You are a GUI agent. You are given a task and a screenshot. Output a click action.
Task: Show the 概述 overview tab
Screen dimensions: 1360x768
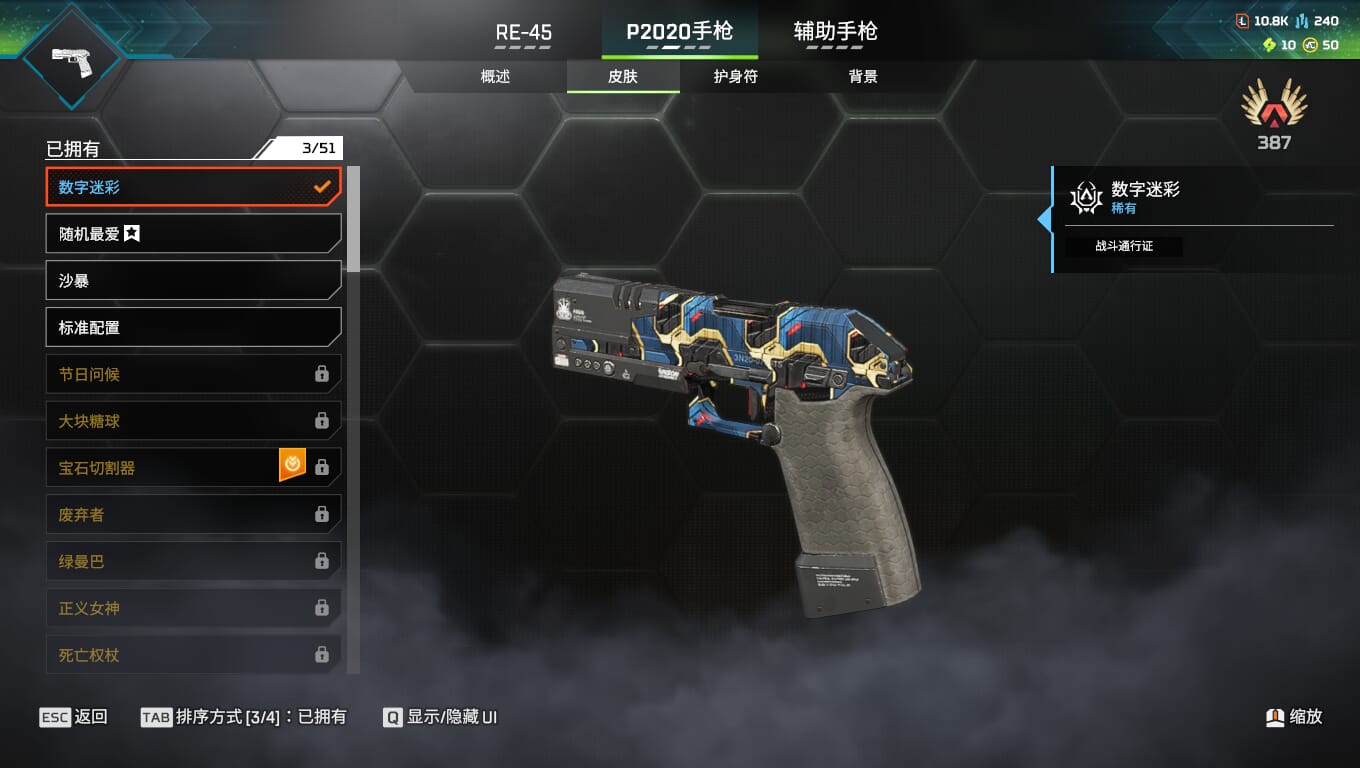pos(496,77)
